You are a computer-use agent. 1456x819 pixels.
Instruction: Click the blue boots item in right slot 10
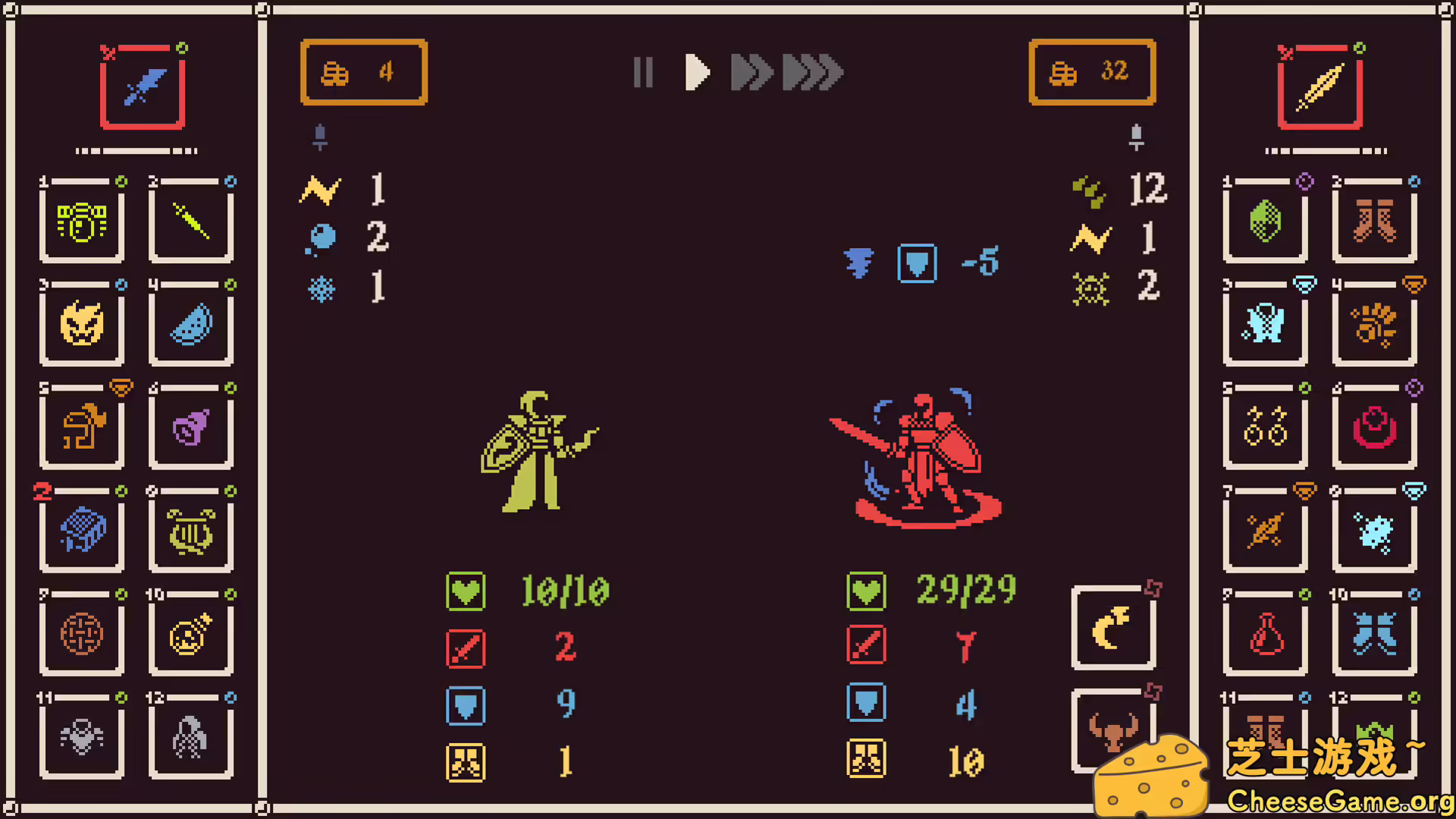click(1374, 635)
